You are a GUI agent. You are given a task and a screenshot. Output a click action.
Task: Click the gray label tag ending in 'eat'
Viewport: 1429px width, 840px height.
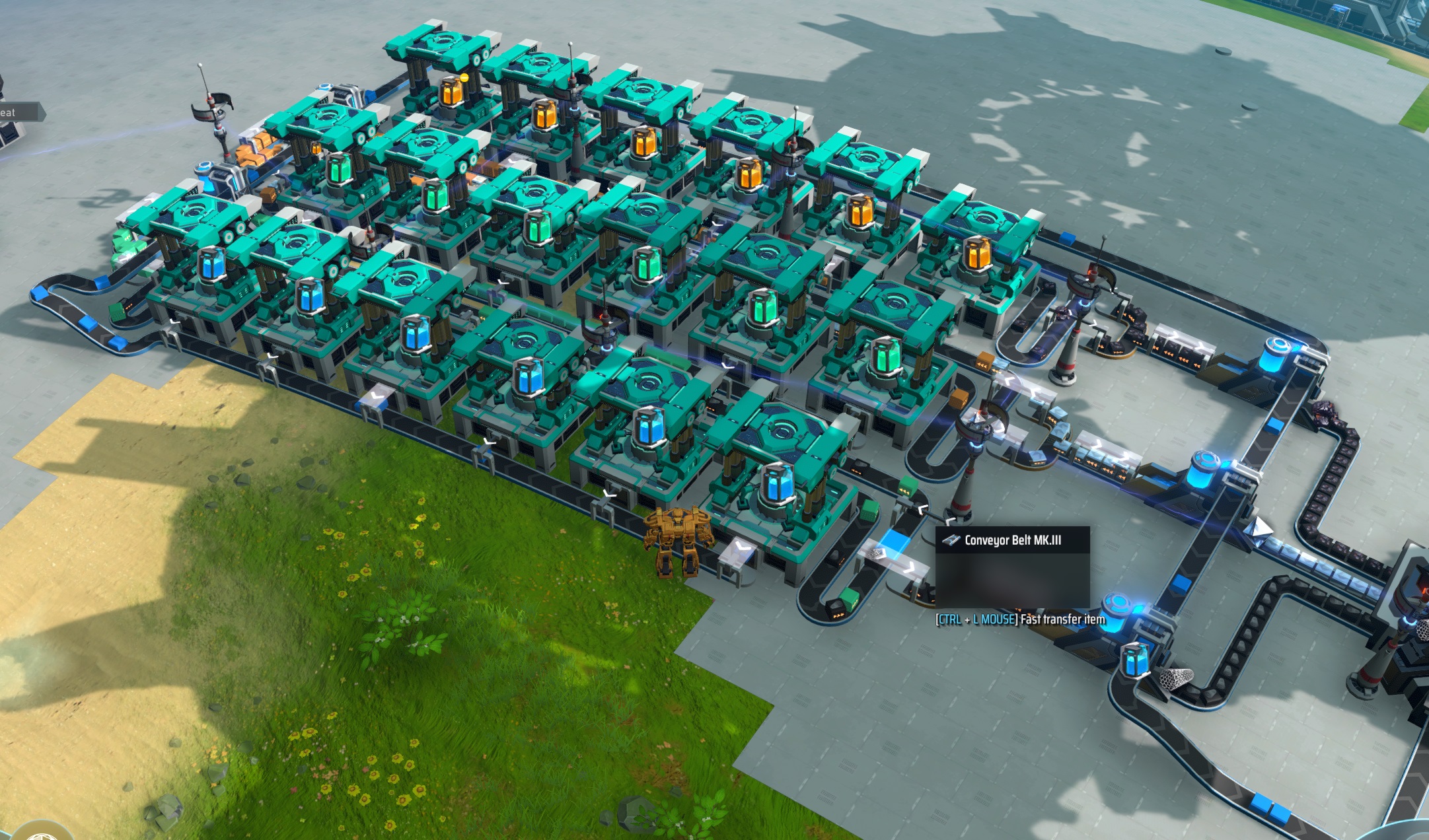coord(20,112)
